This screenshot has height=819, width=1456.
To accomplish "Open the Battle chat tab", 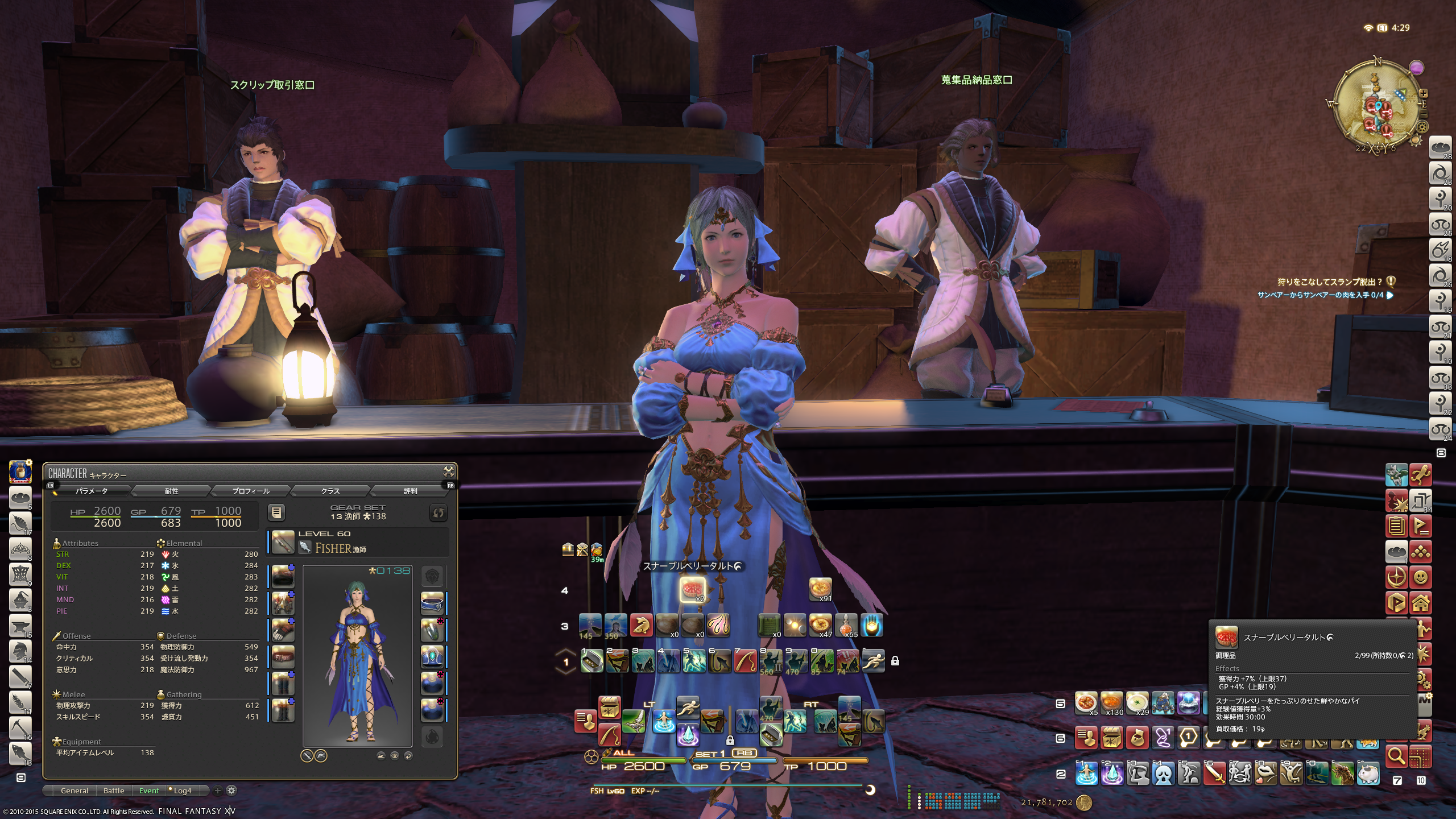I will coord(114,791).
